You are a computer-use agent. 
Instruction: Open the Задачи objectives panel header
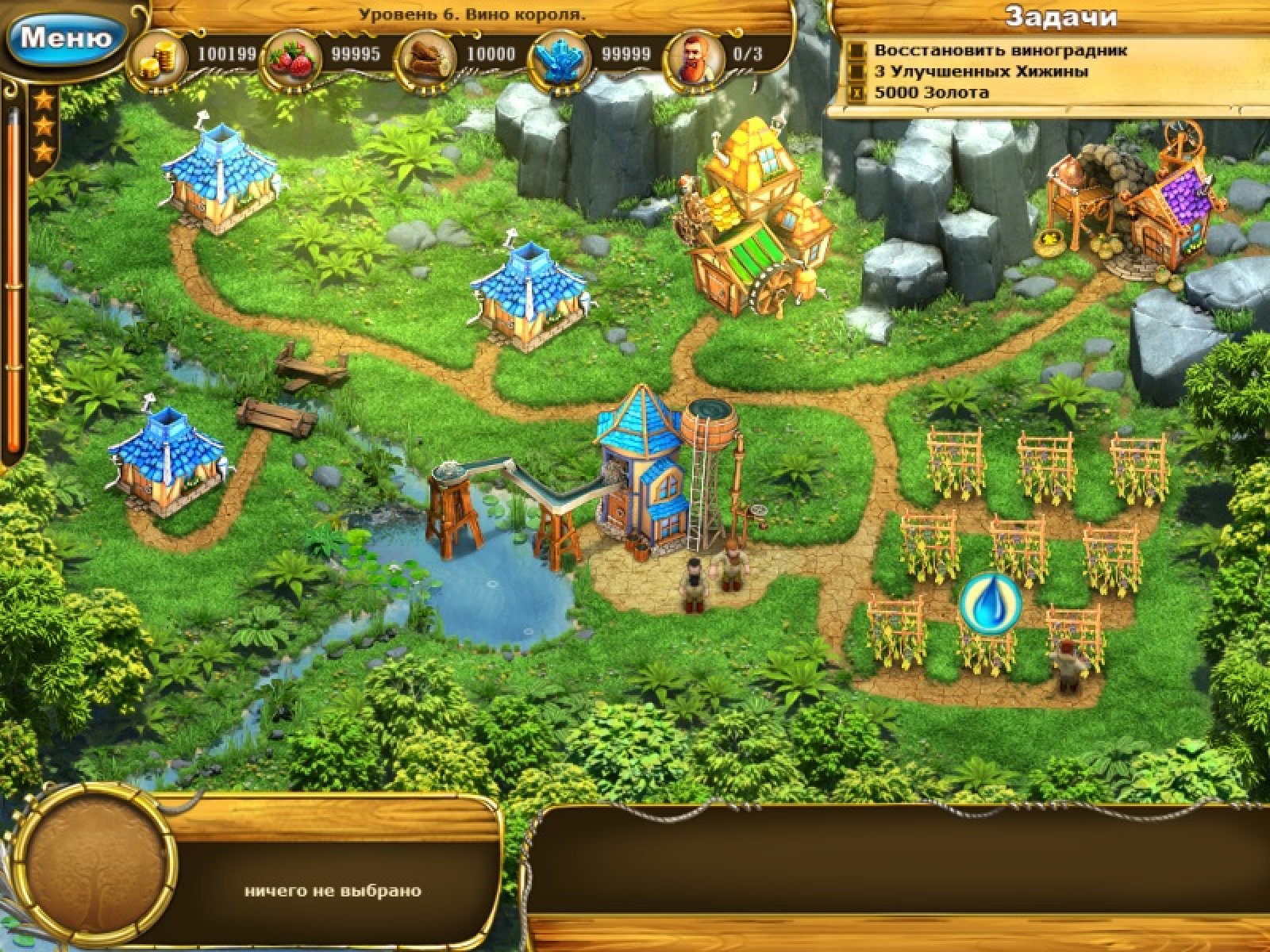coord(1060,17)
